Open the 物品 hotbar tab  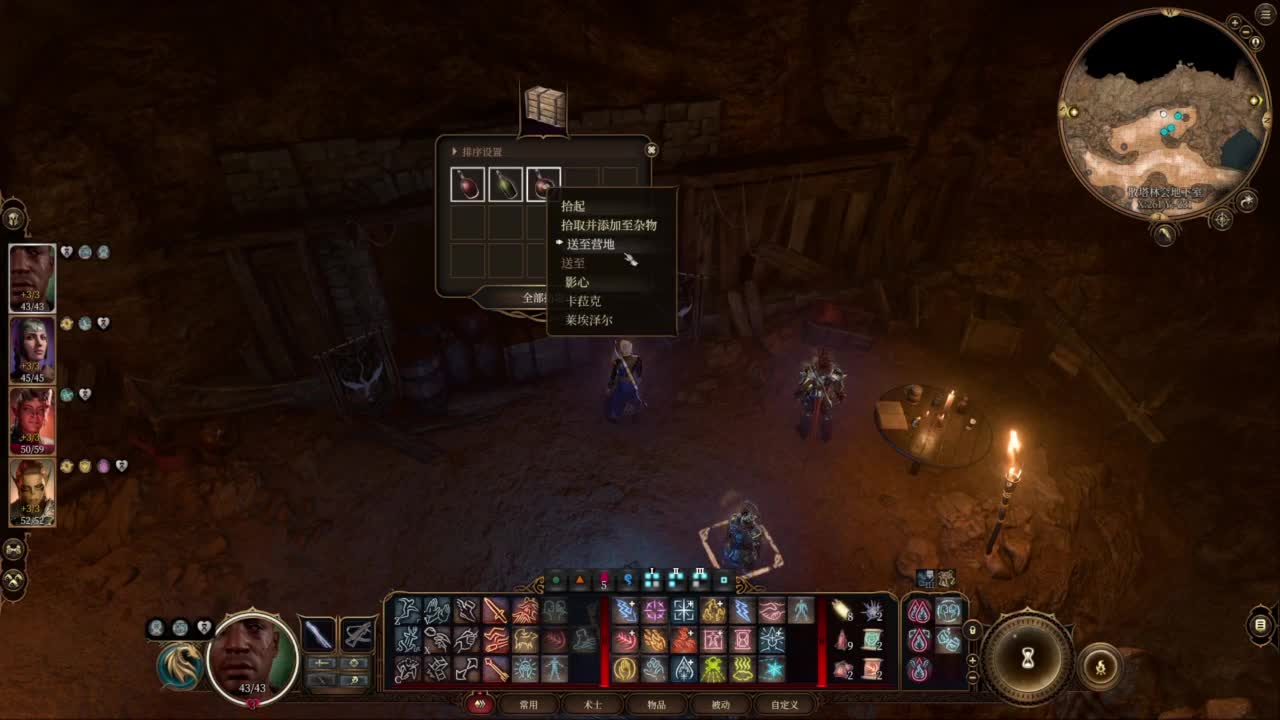click(x=656, y=704)
